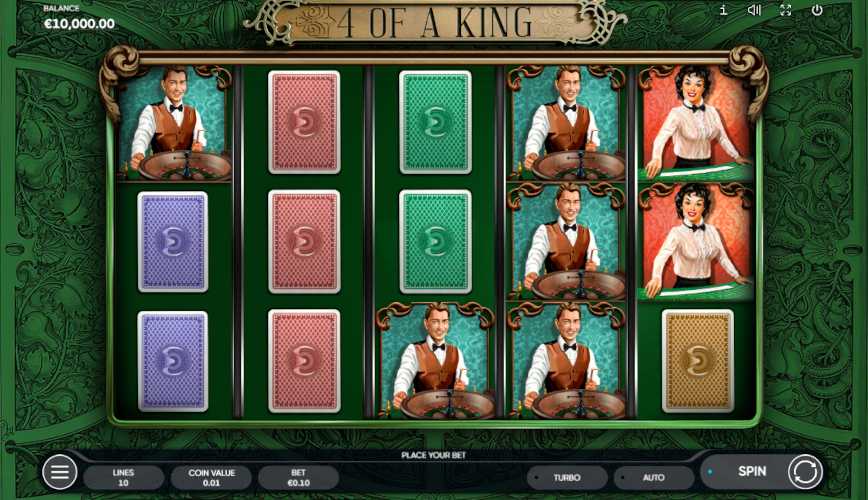The width and height of the screenshot is (868, 500).
Task: Open the hamburger menu
Action: (59, 472)
